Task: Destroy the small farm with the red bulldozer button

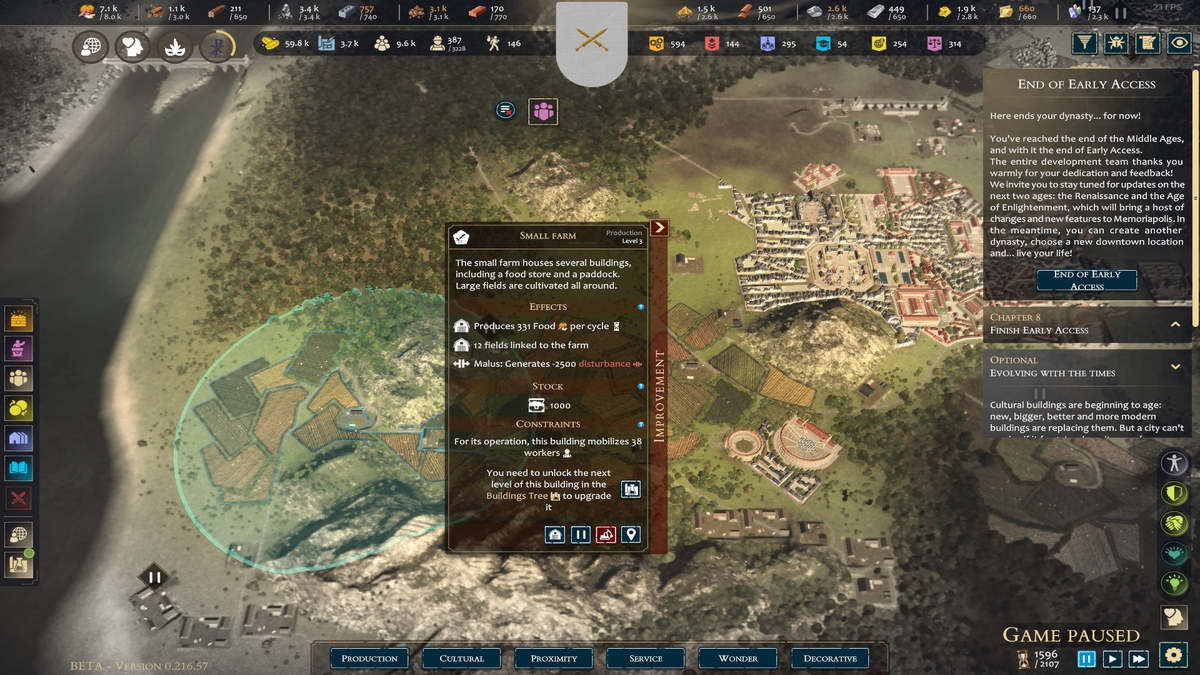Action: pos(605,535)
